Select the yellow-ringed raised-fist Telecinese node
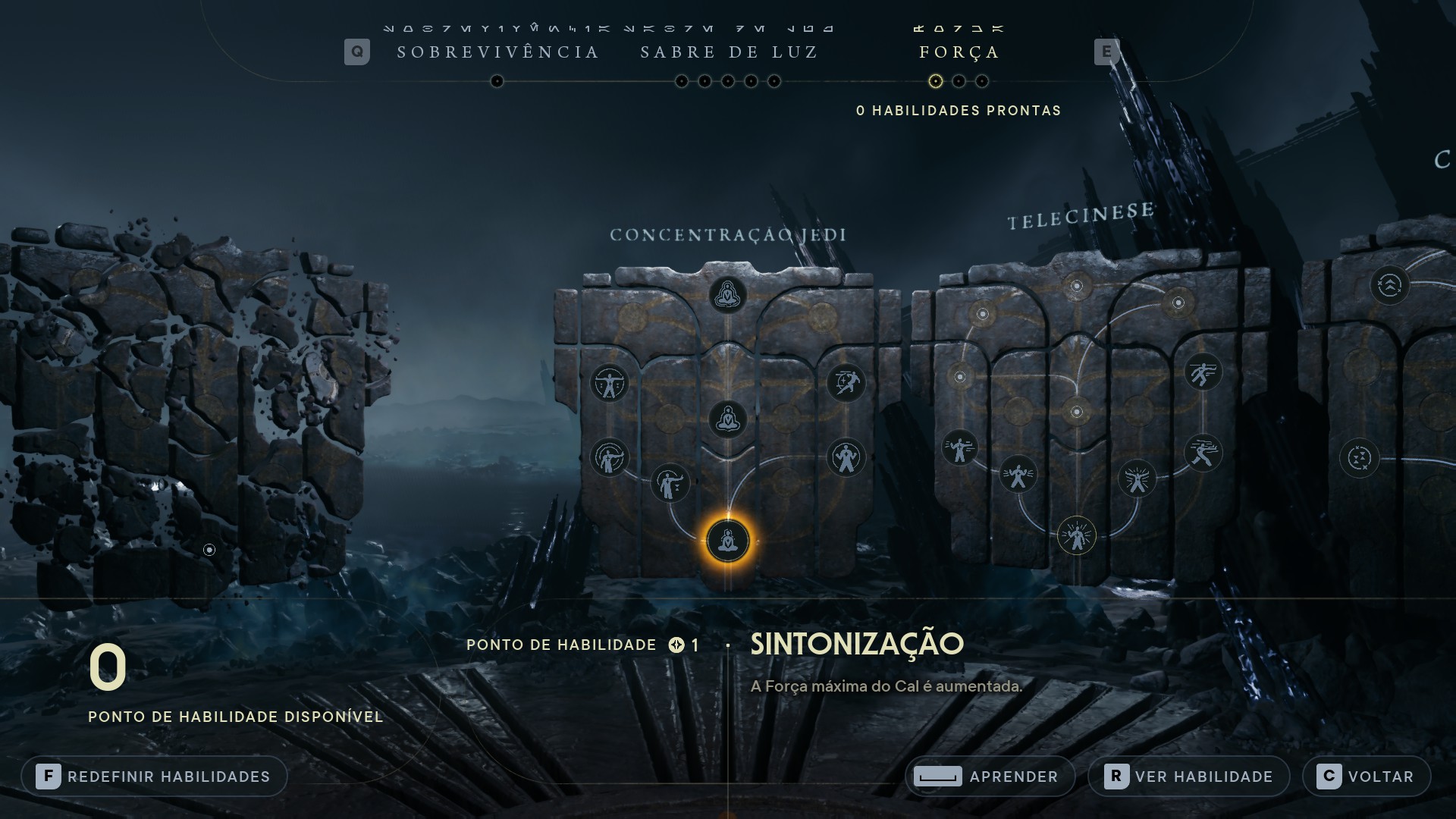 click(x=1076, y=536)
